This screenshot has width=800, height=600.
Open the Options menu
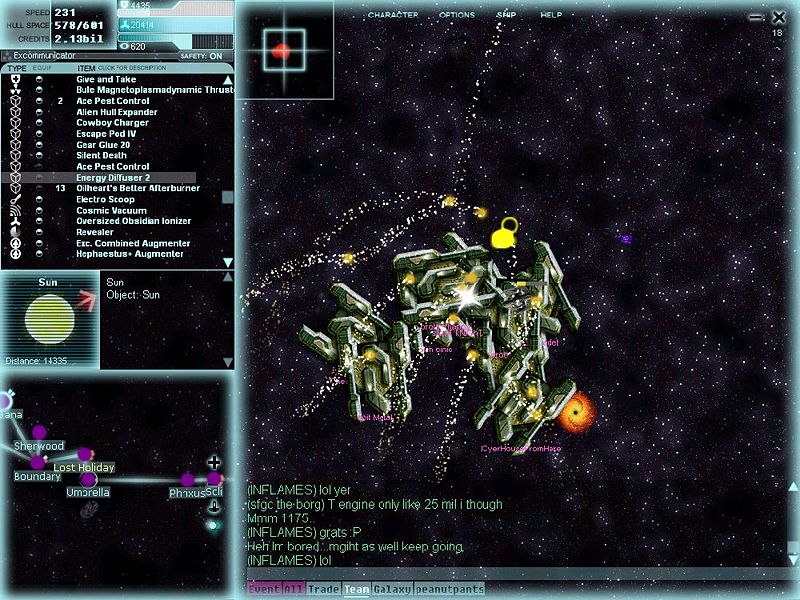pyautogui.click(x=457, y=15)
